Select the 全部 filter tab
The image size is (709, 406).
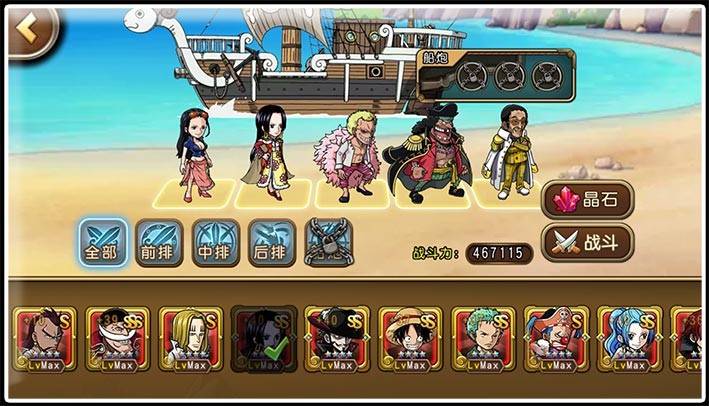coord(103,242)
